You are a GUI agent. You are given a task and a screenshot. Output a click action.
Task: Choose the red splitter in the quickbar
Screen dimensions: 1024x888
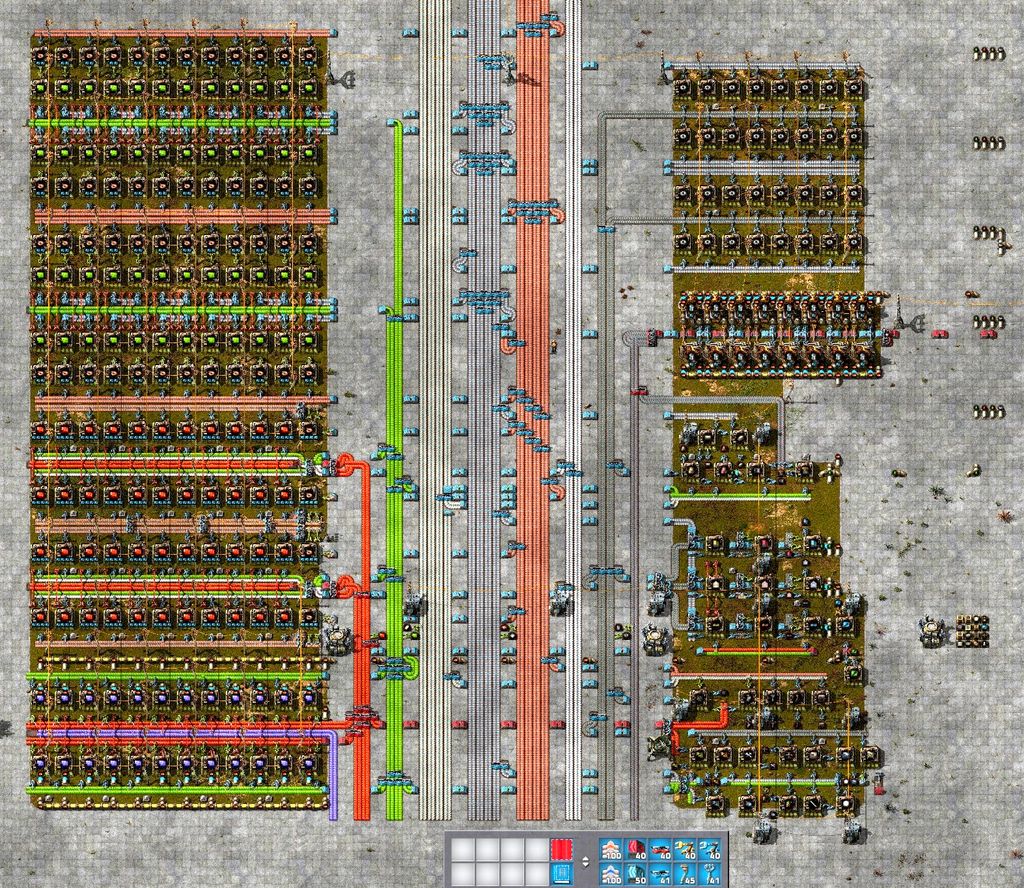tap(660, 850)
